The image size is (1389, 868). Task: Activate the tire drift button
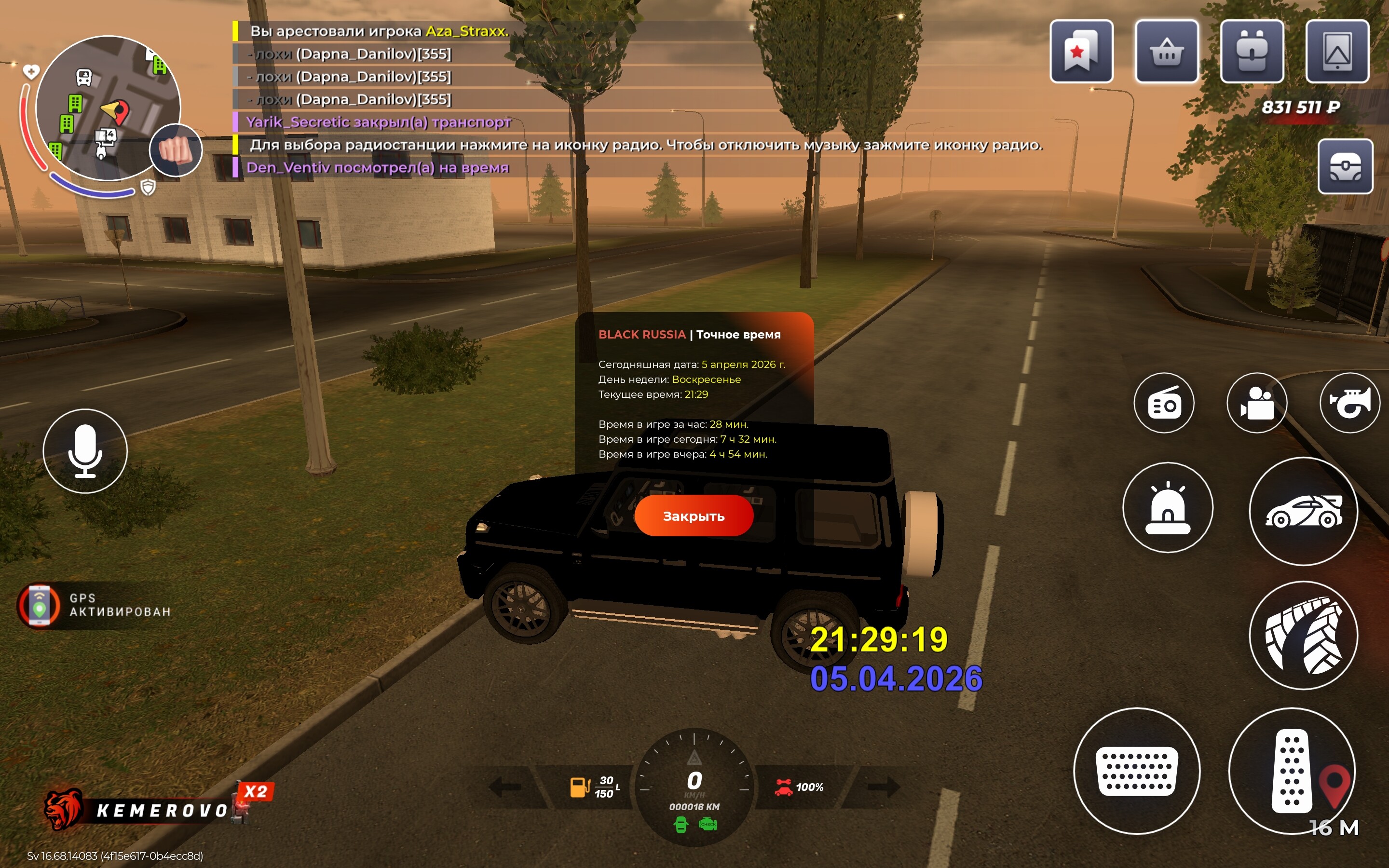pos(1303,635)
